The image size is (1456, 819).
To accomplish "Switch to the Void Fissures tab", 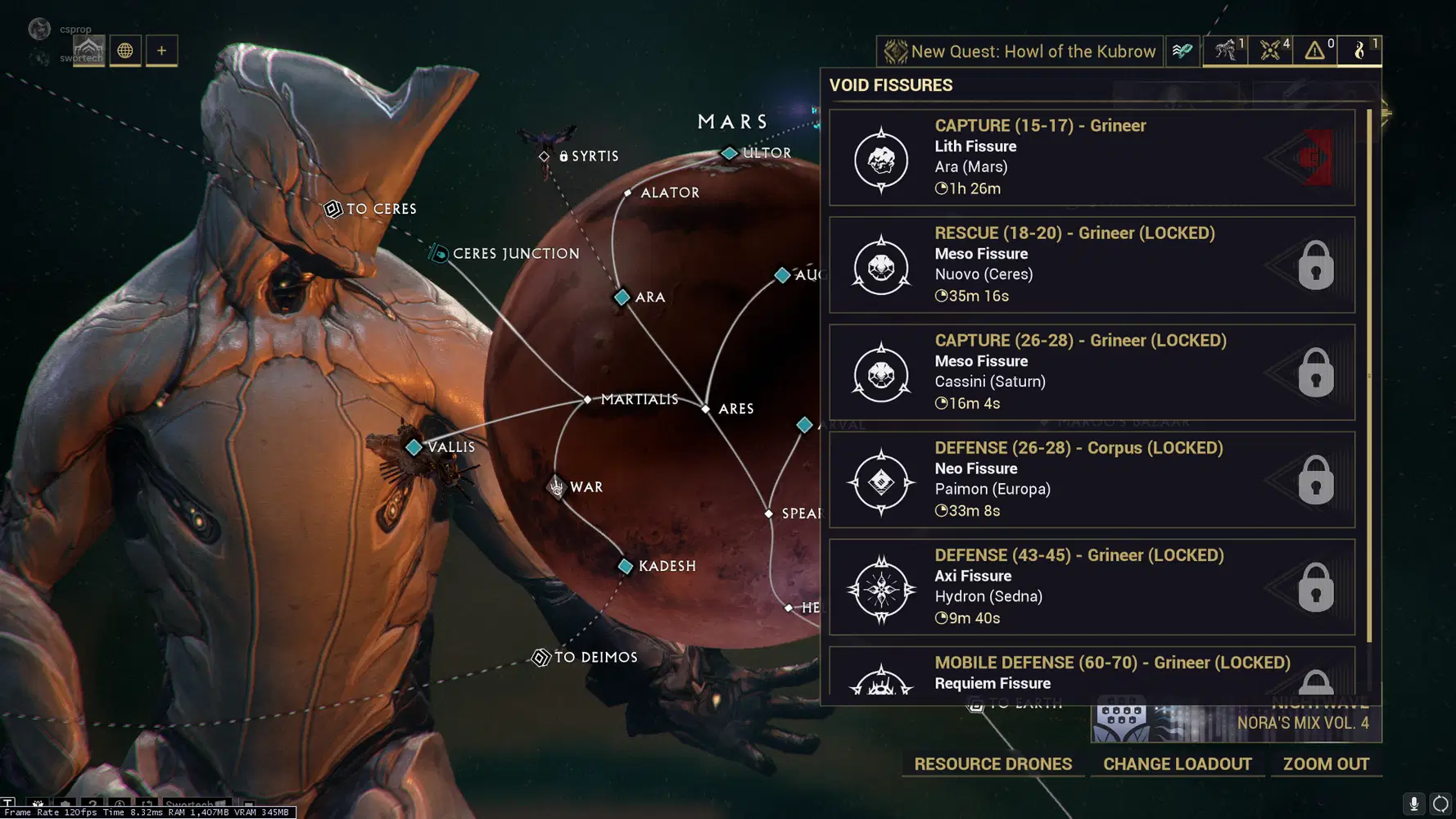I will (x=1359, y=51).
